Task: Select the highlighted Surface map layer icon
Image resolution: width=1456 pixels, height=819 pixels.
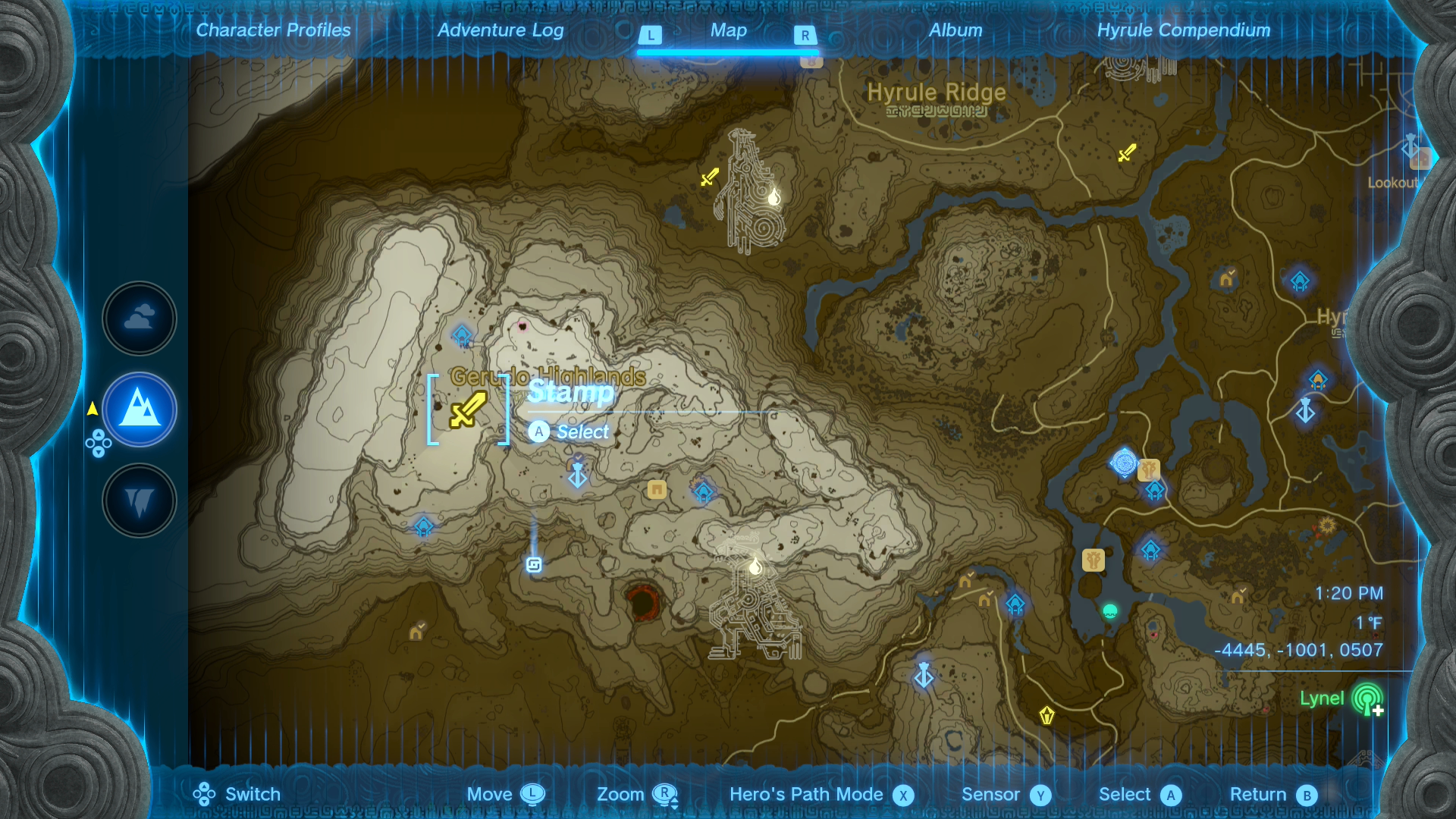Action: (x=139, y=409)
